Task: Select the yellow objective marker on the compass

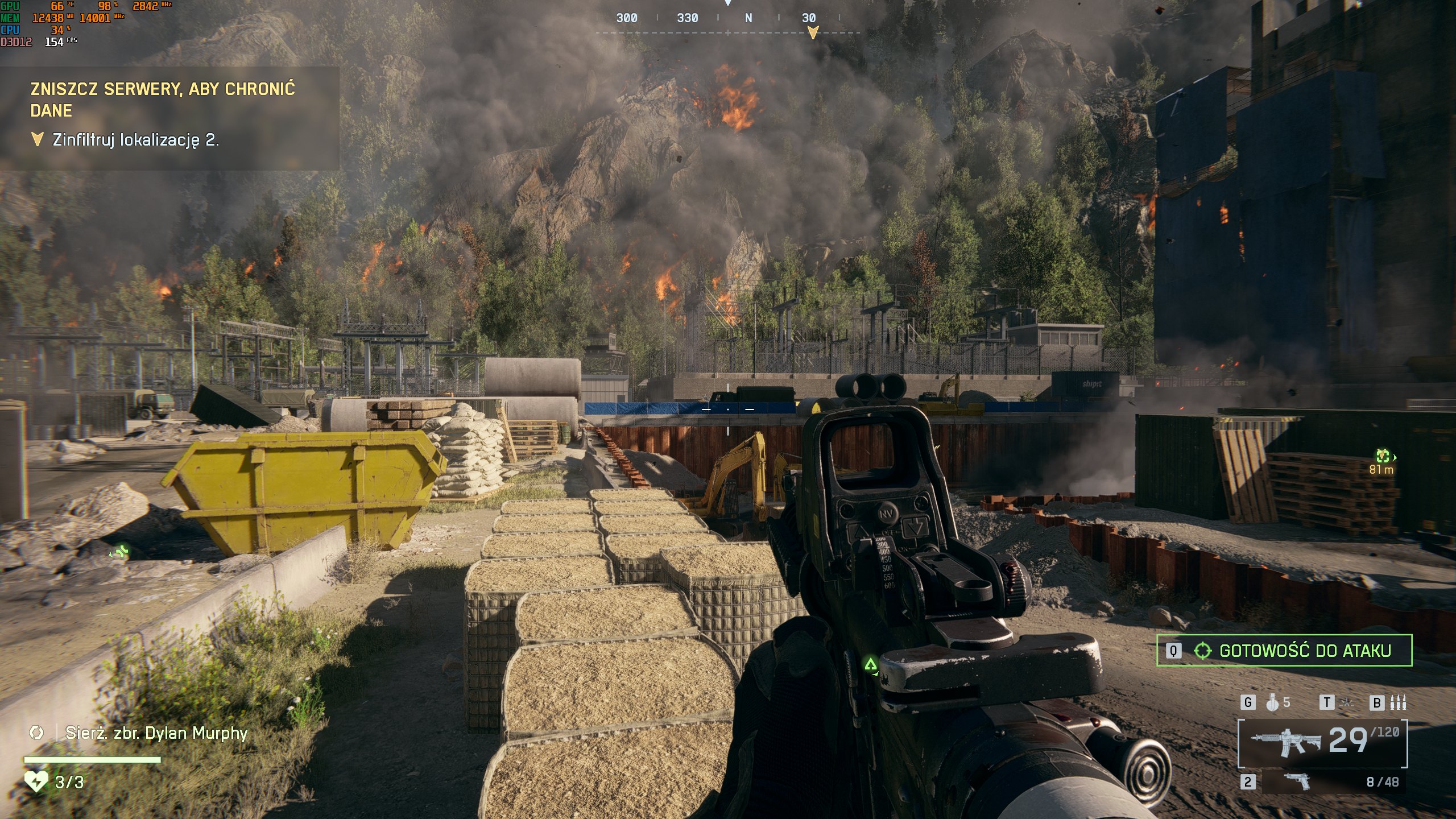Action: pos(813,32)
